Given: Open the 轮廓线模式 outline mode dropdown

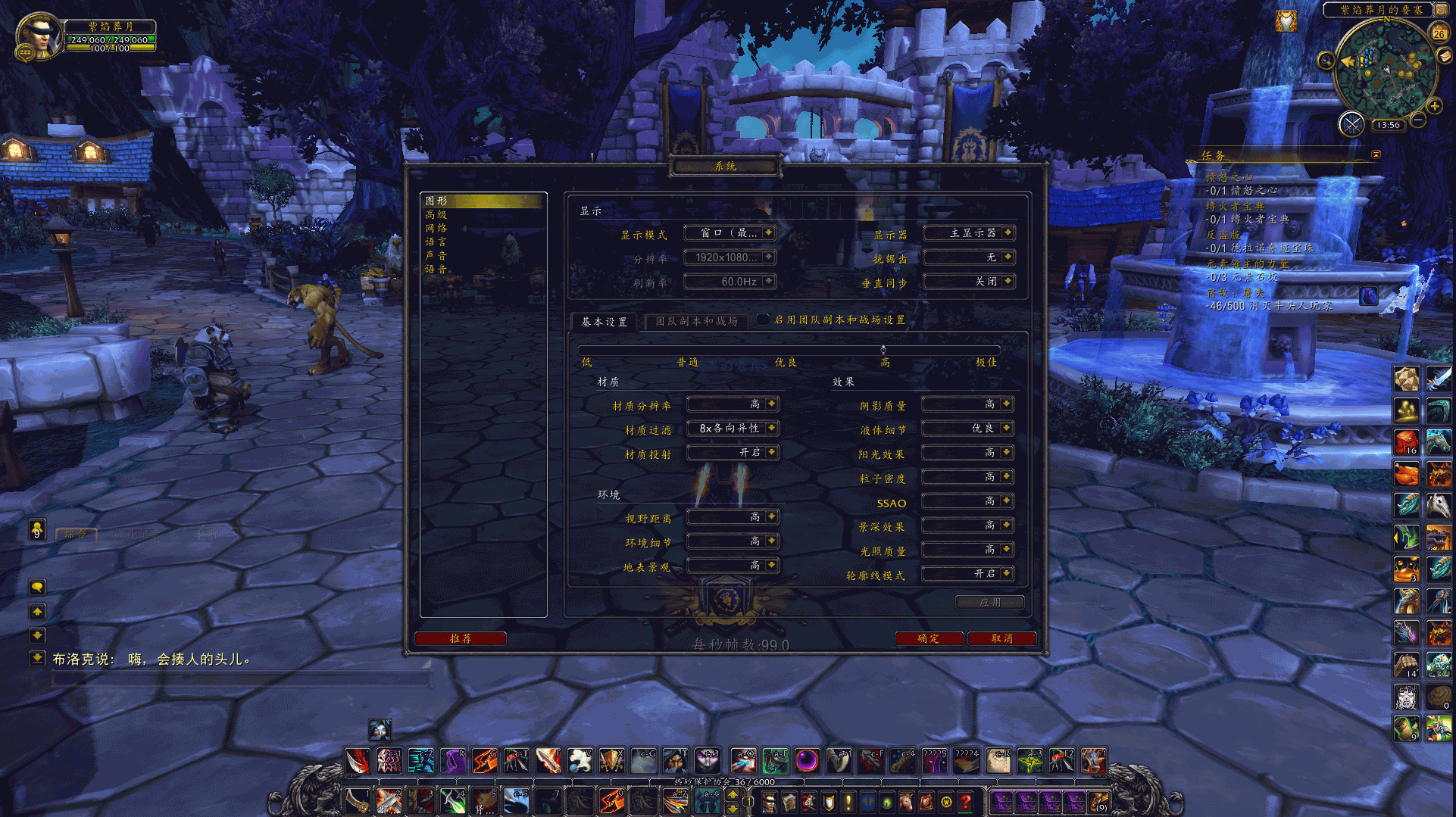Looking at the screenshot, I should 967,574.
